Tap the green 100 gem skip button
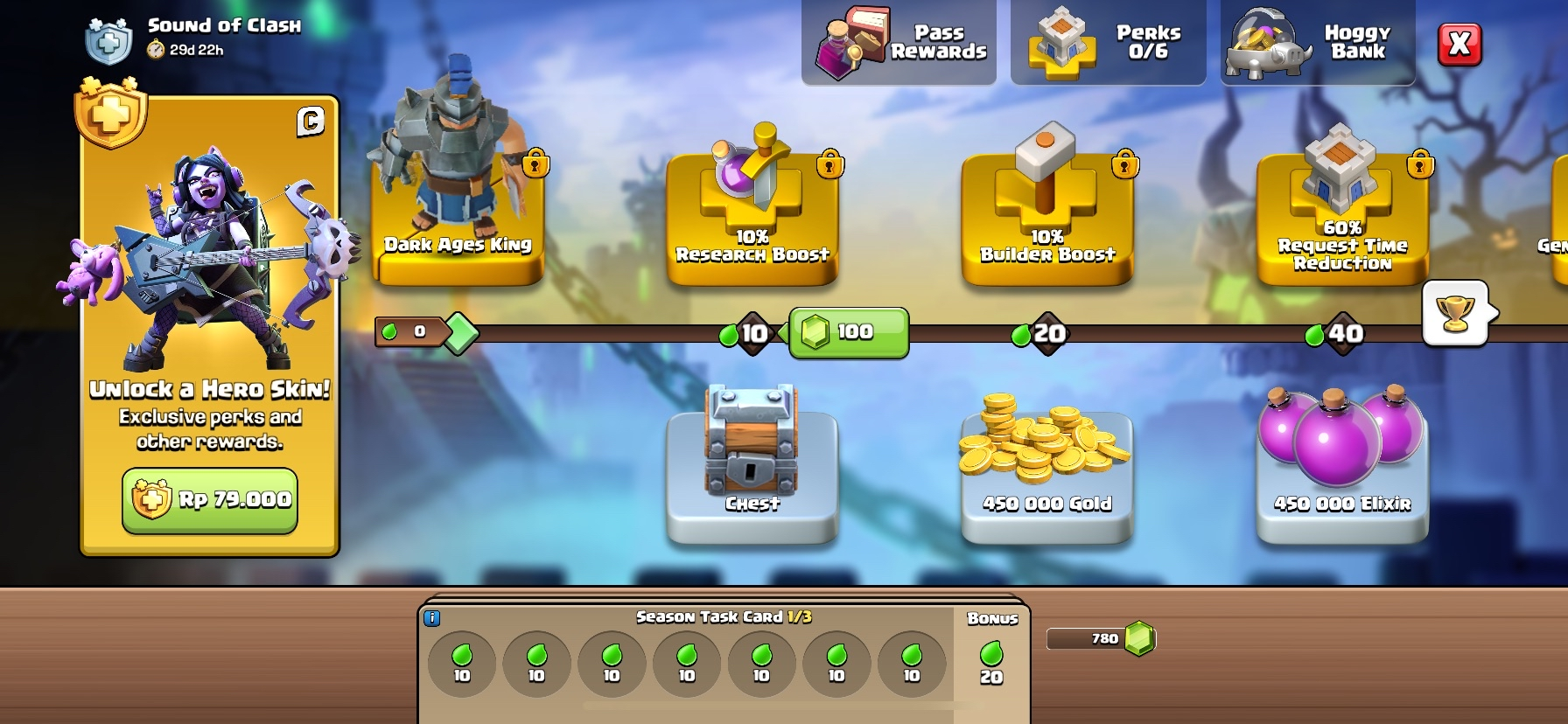The width and height of the screenshot is (1568, 724). [849, 332]
